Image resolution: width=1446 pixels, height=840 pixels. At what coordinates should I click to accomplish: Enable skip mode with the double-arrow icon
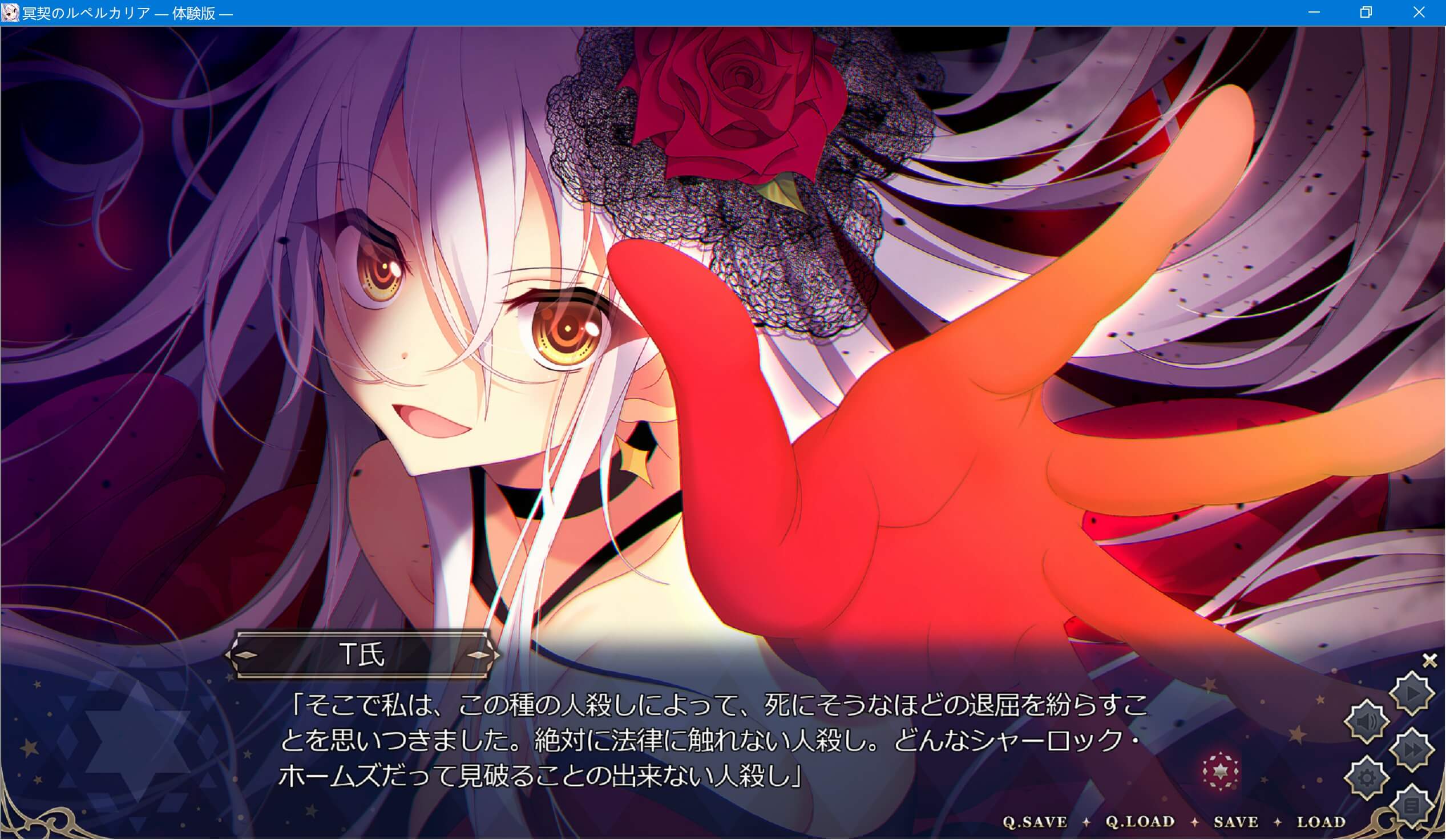tap(1412, 749)
